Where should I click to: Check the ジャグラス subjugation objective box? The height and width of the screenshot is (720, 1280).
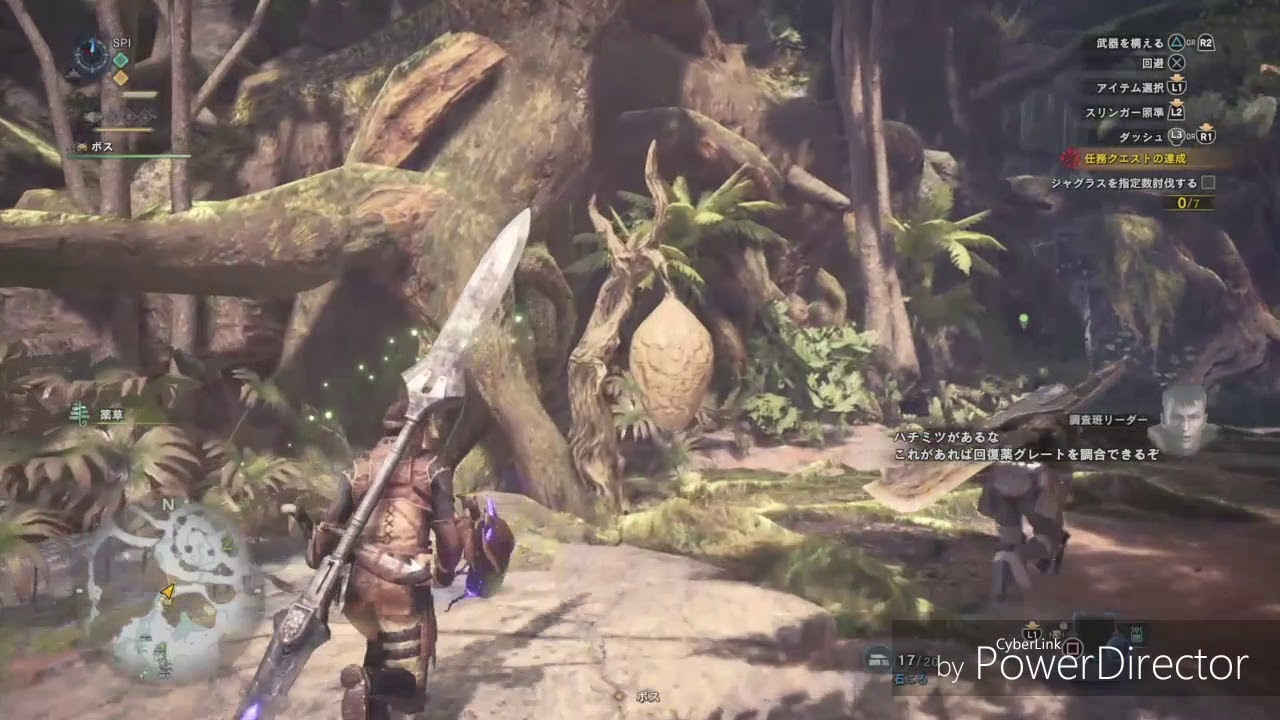pos(1207,181)
